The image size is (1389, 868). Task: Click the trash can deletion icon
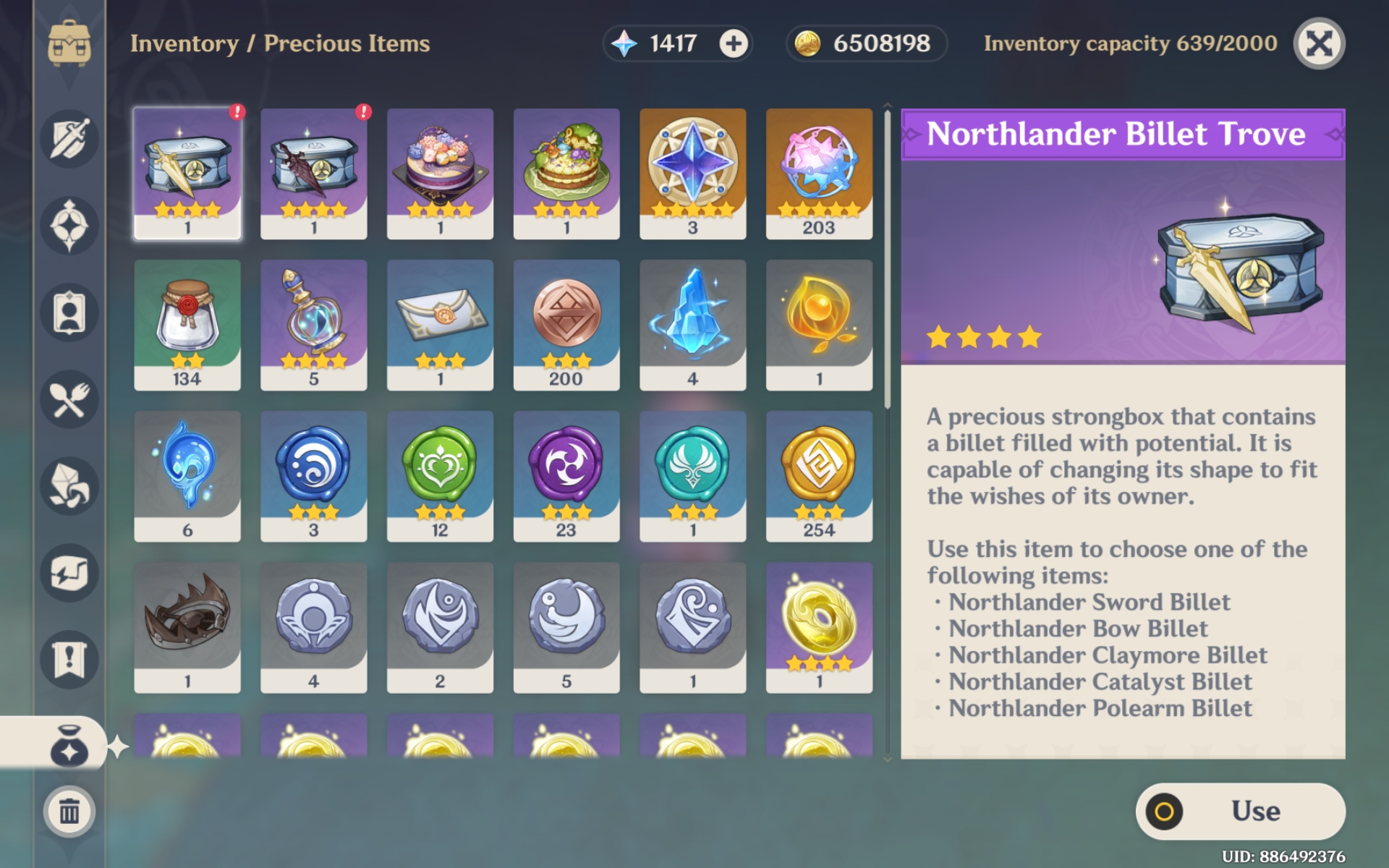[x=69, y=812]
